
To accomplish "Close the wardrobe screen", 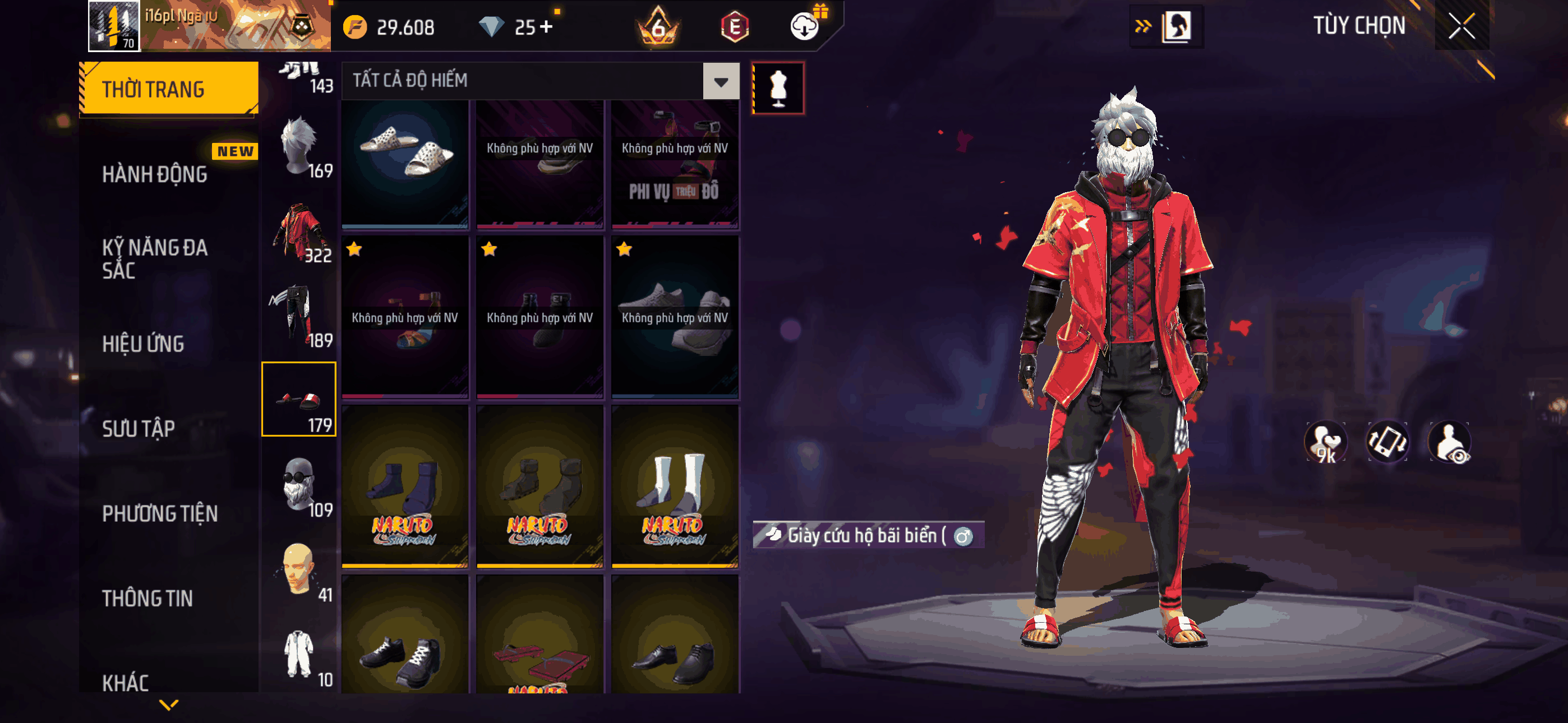I will pyautogui.click(x=1461, y=26).
